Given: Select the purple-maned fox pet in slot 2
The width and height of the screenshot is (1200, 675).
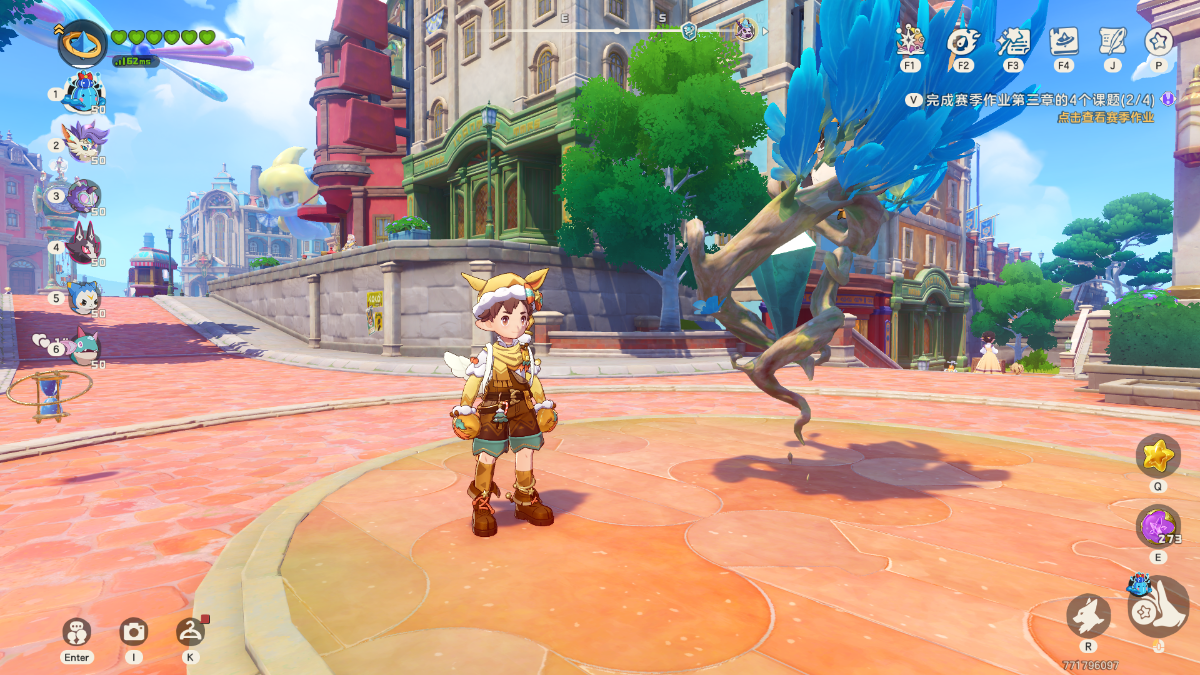Looking at the screenshot, I should coord(83,143).
